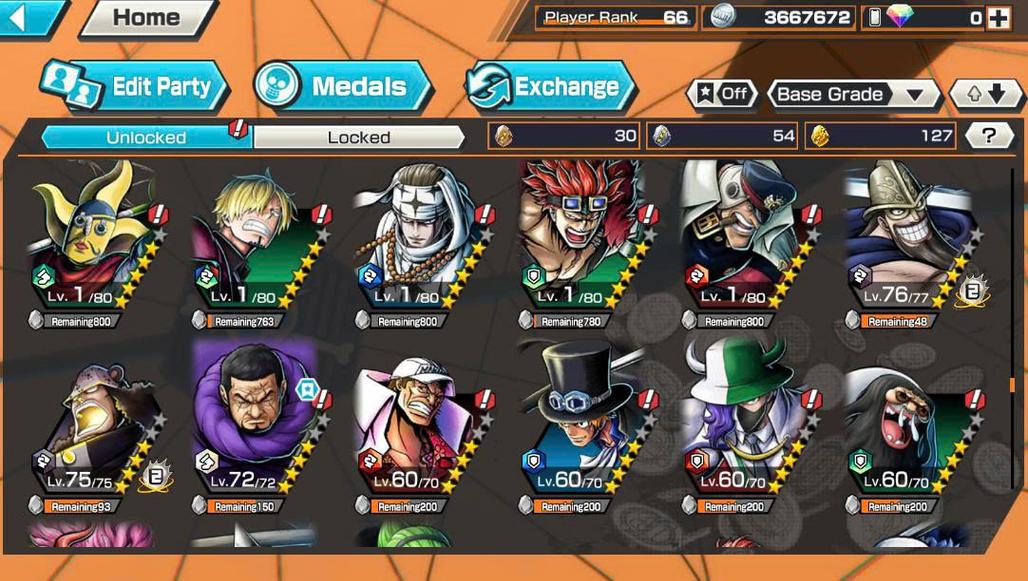
Task: Open the question mark help button
Action: click(989, 136)
